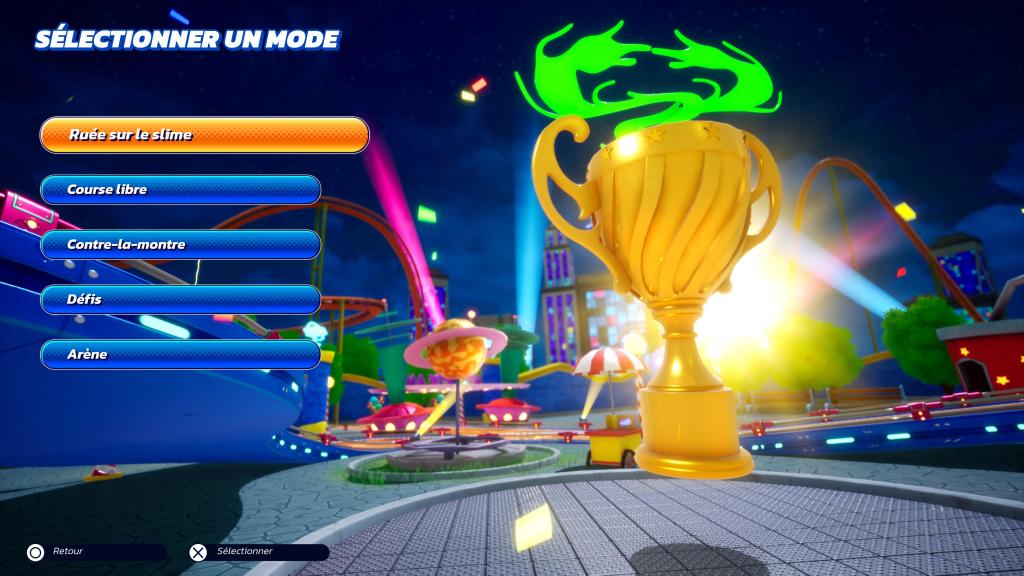Enter the Arène mode

180,354
